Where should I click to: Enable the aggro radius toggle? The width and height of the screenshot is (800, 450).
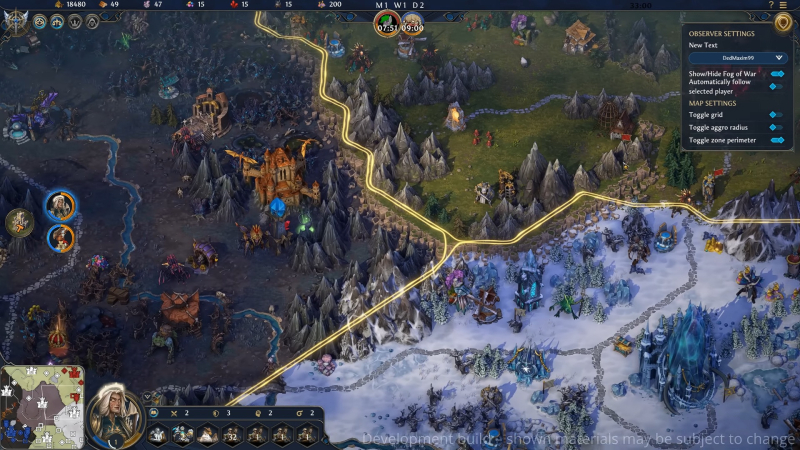point(774,128)
